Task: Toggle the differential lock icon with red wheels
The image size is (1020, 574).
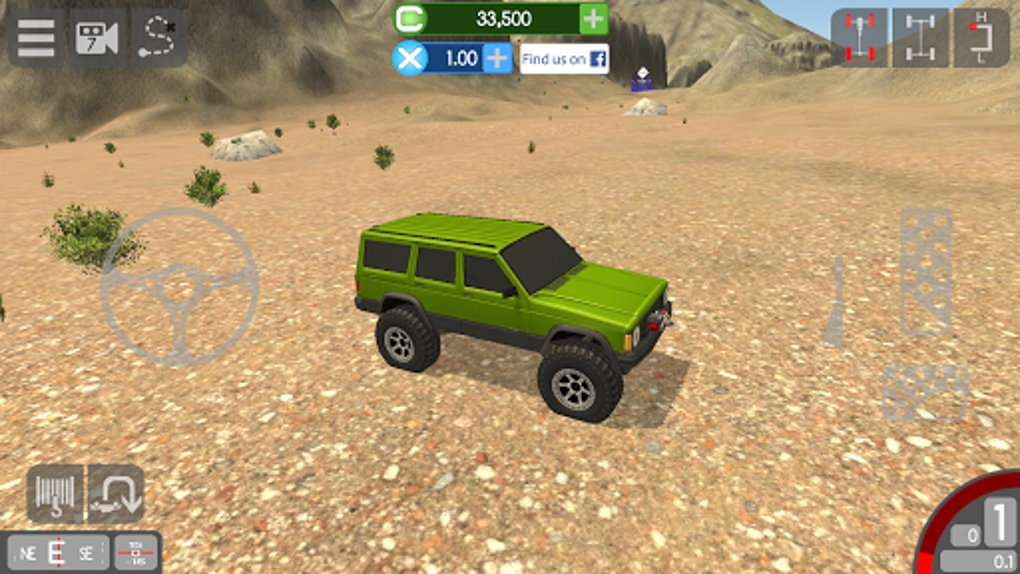Action: [x=859, y=38]
